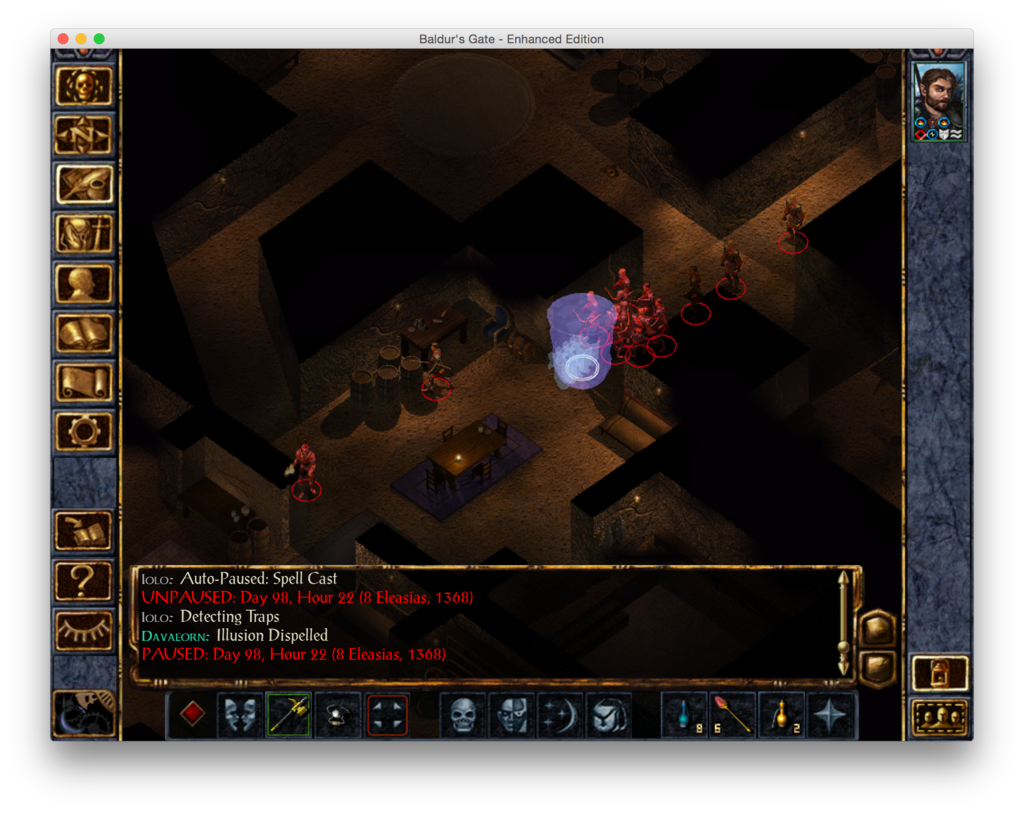Activate the twin masks action
1024x813 pixels.
[241, 715]
